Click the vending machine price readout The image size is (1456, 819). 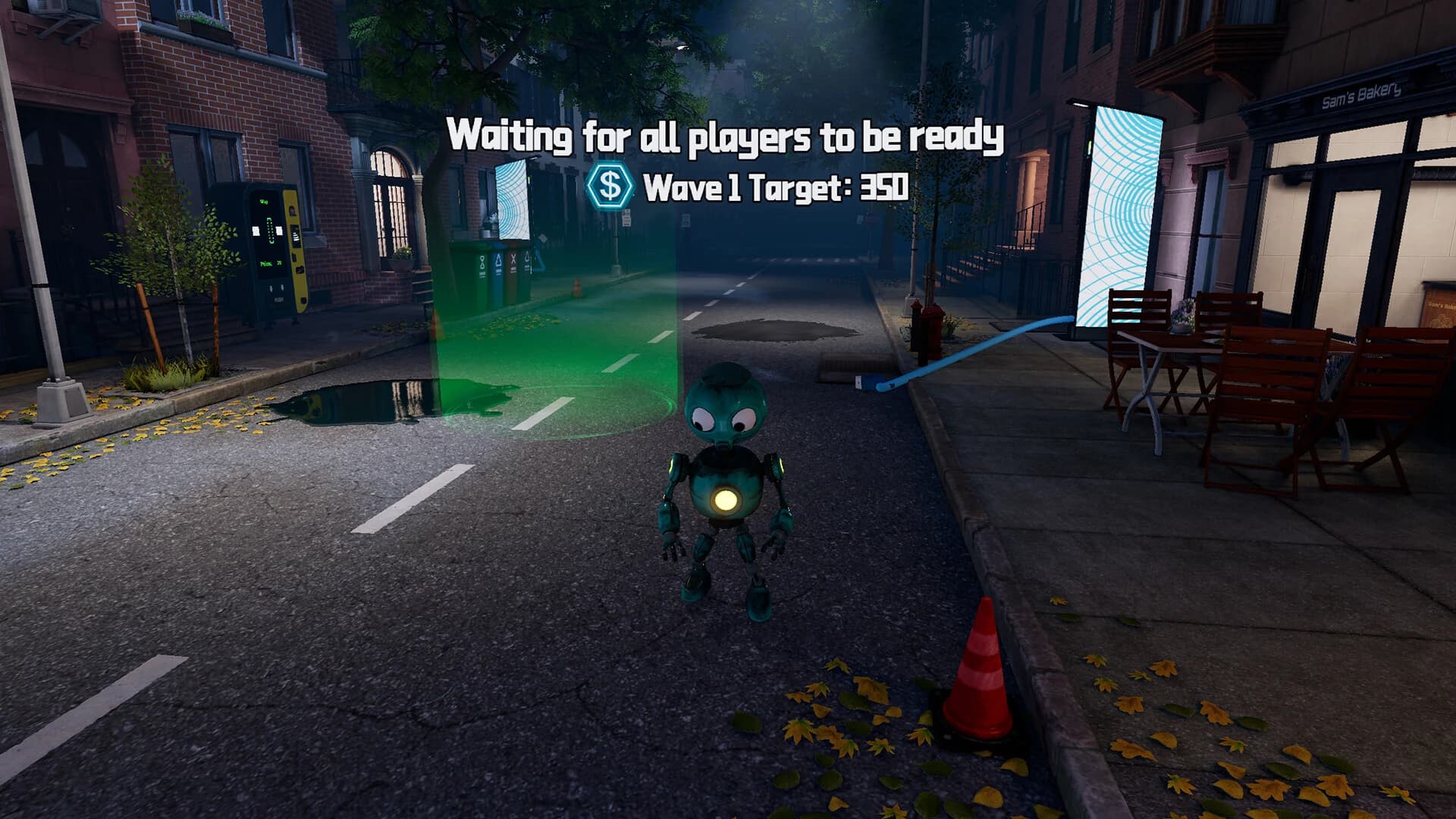271,263
